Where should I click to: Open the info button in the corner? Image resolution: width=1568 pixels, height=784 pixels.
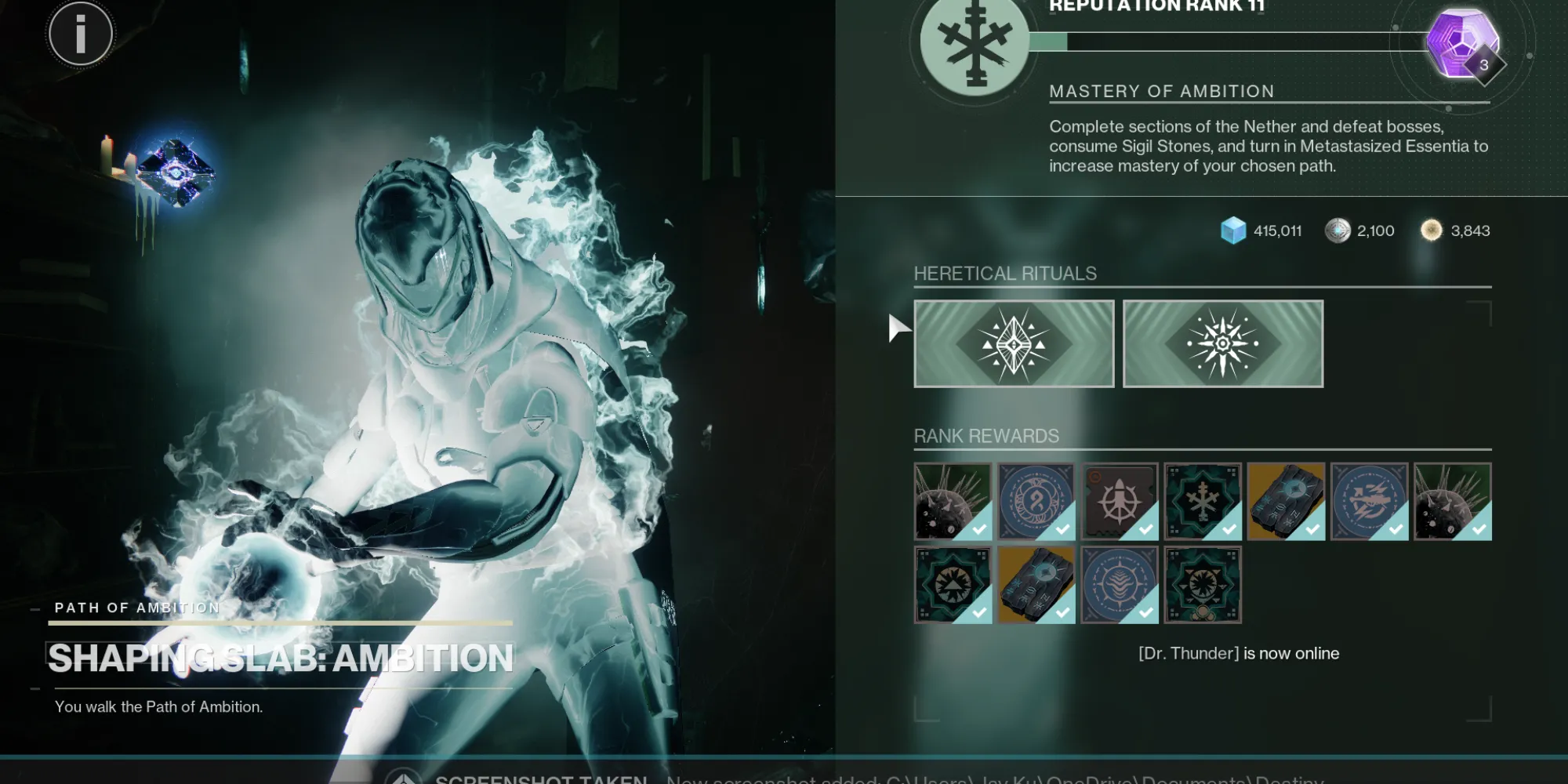click(80, 34)
